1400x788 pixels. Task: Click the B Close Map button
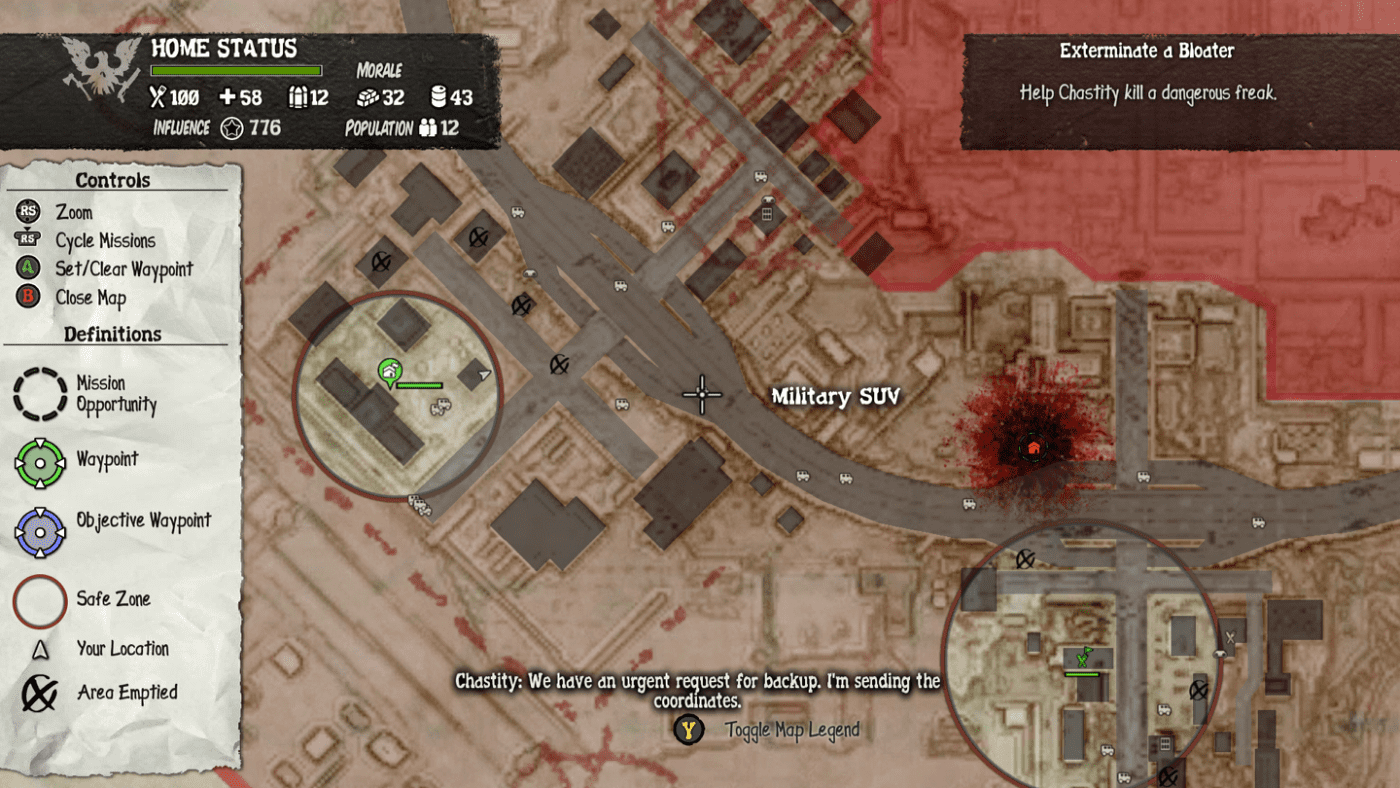26,297
